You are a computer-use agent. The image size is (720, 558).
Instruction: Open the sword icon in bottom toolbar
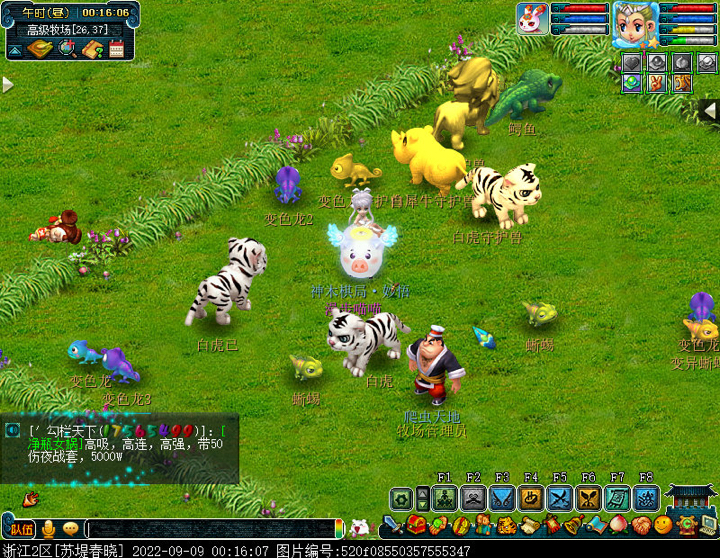pos(392,525)
